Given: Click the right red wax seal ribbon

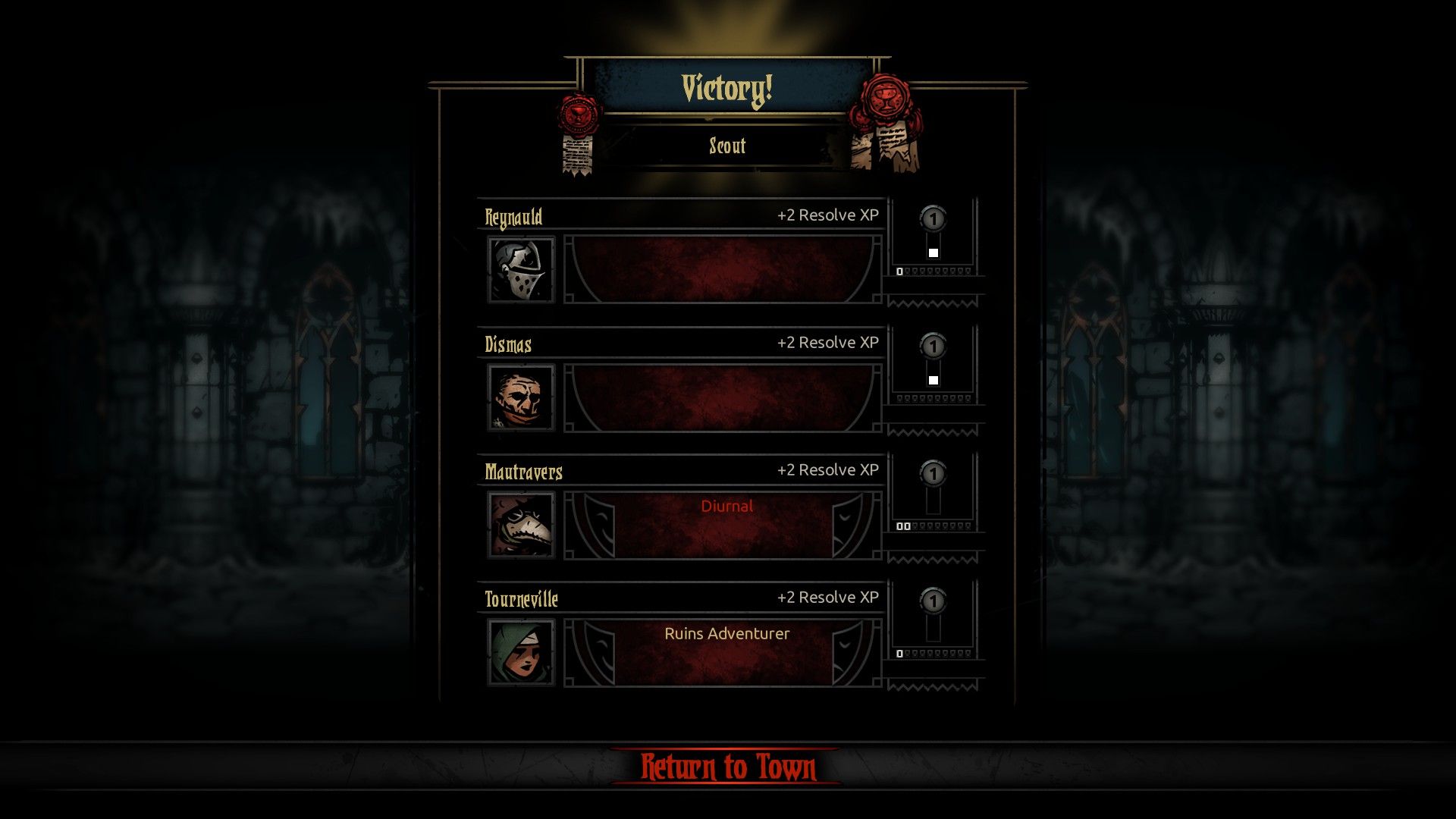Looking at the screenshot, I should pyautogui.click(x=885, y=99).
